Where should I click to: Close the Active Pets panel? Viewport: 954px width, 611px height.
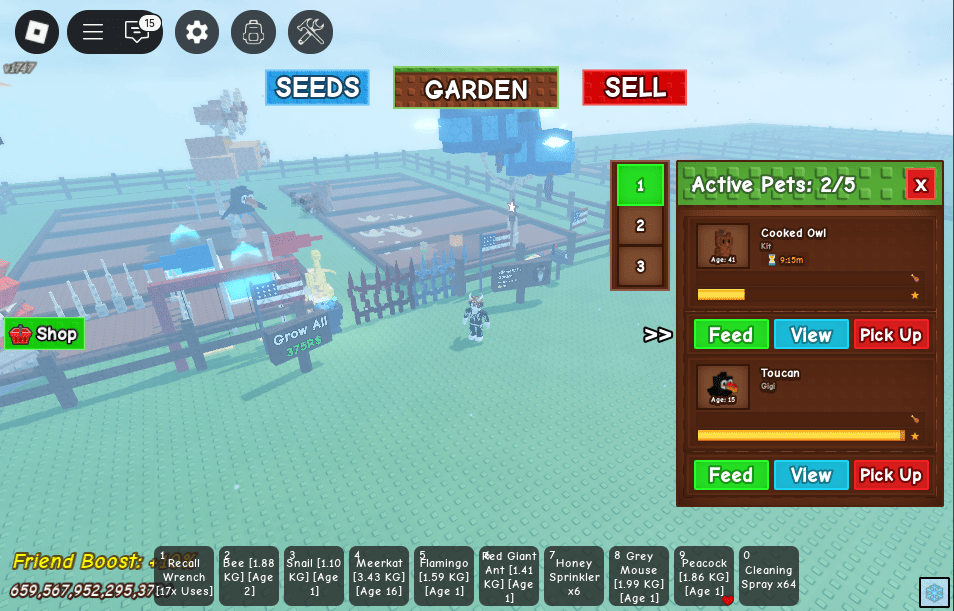(x=920, y=185)
